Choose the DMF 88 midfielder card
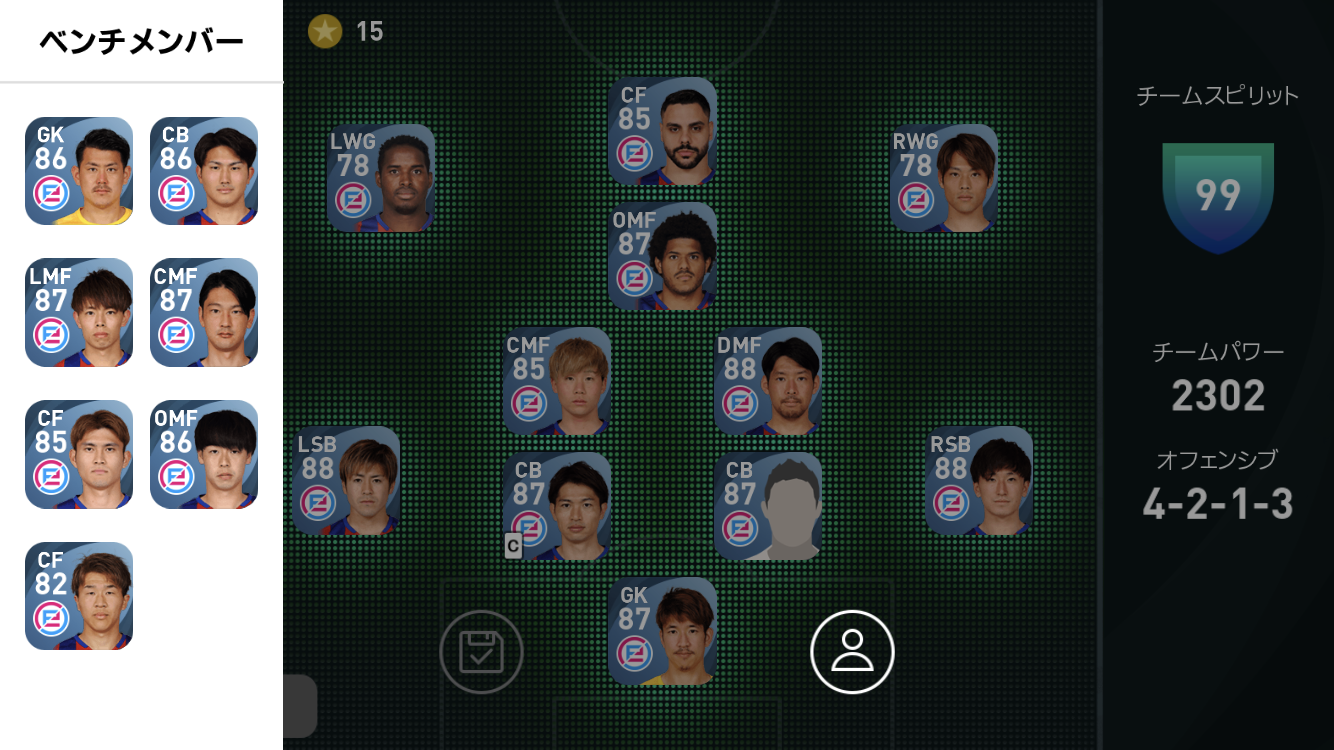 [x=768, y=381]
